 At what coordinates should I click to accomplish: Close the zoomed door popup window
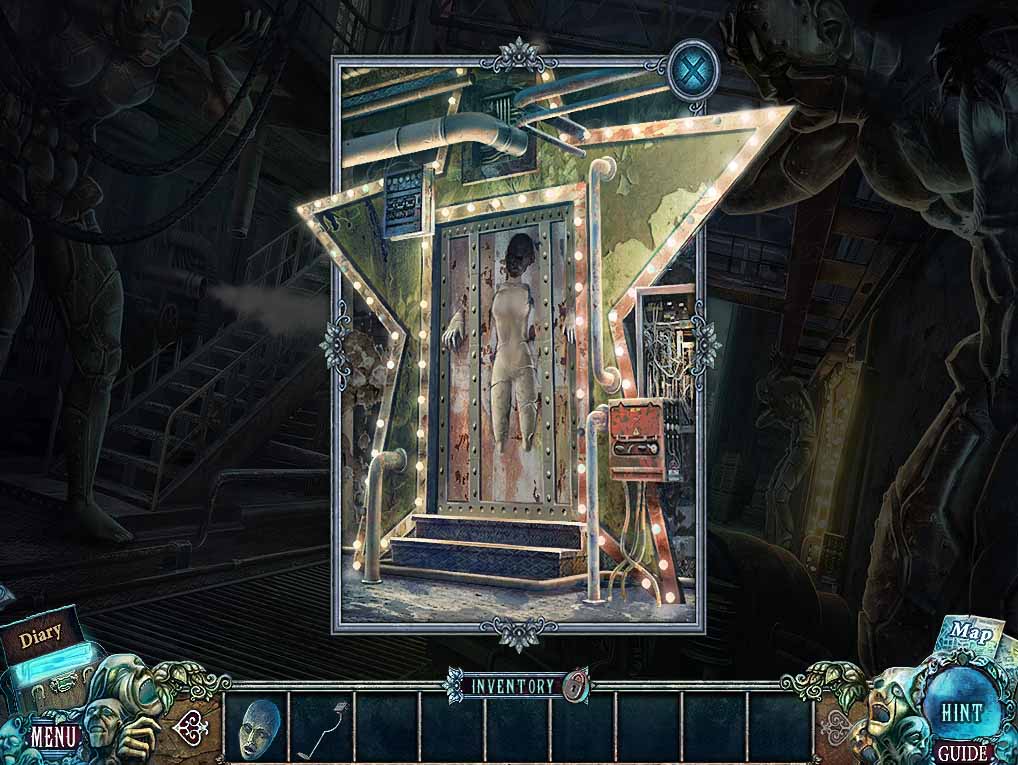(689, 72)
